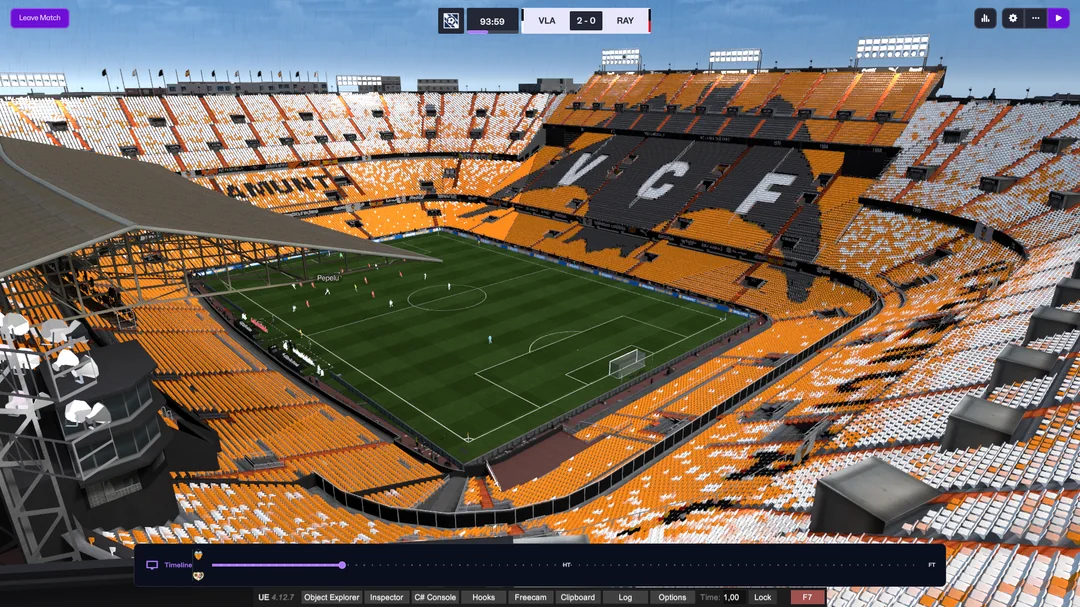Open the three-dots more options menu
This screenshot has height=607, width=1080.
(x=1036, y=18)
